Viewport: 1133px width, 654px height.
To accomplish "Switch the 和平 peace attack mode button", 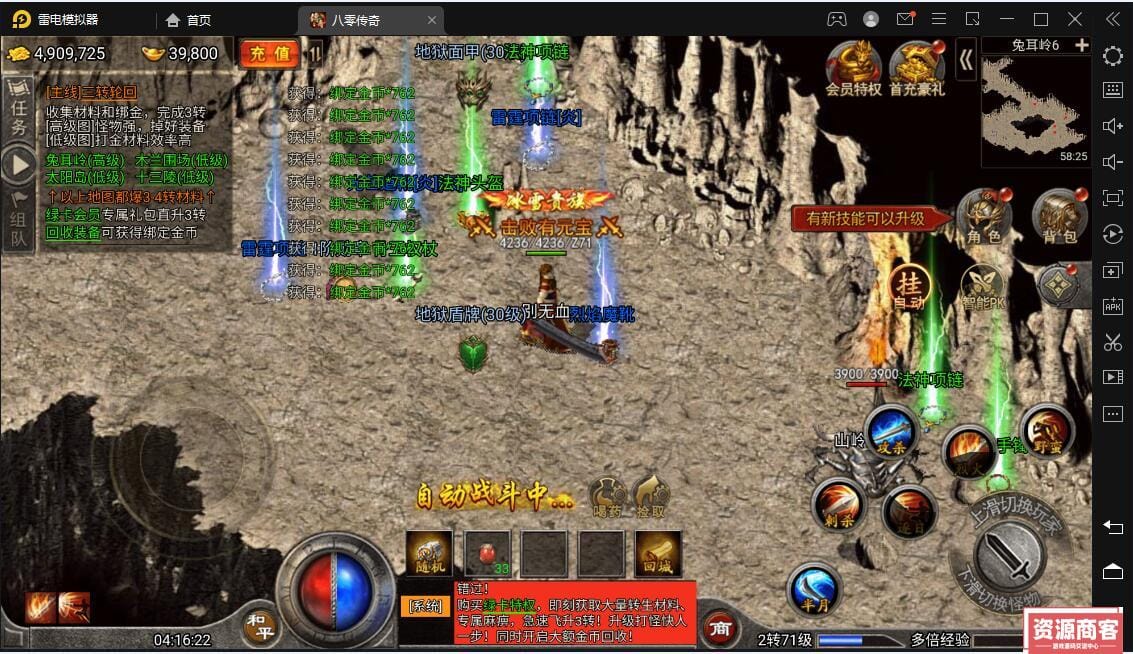I will point(260,626).
